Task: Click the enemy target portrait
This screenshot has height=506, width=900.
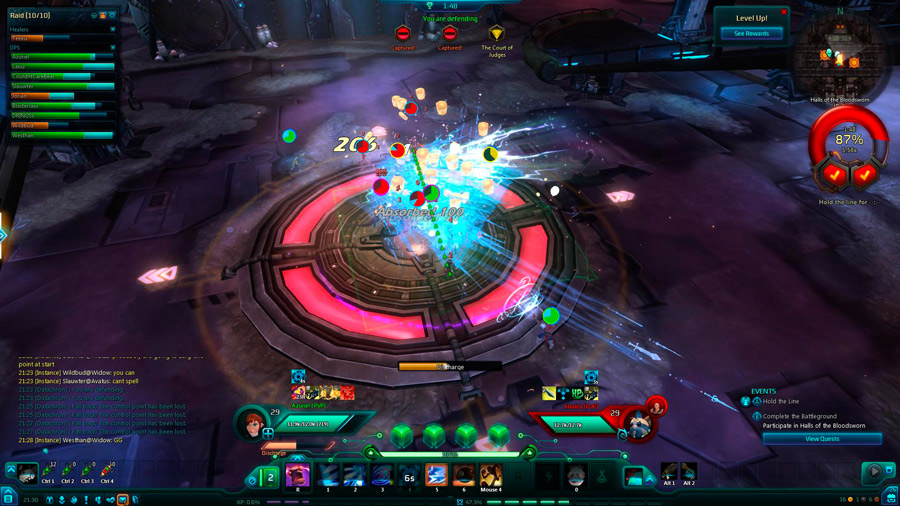Action: point(641,424)
